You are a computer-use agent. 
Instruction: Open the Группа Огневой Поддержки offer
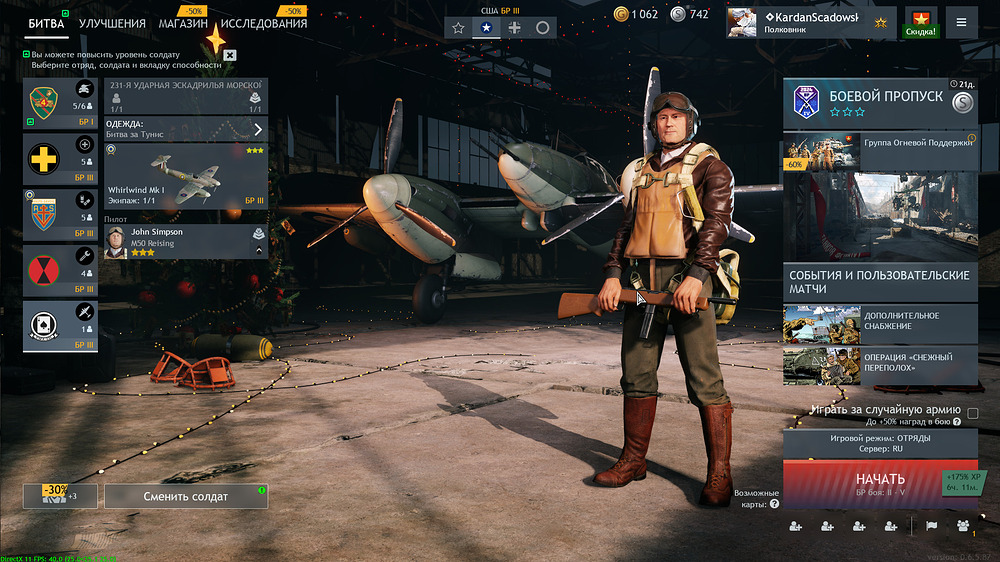[x=880, y=151]
